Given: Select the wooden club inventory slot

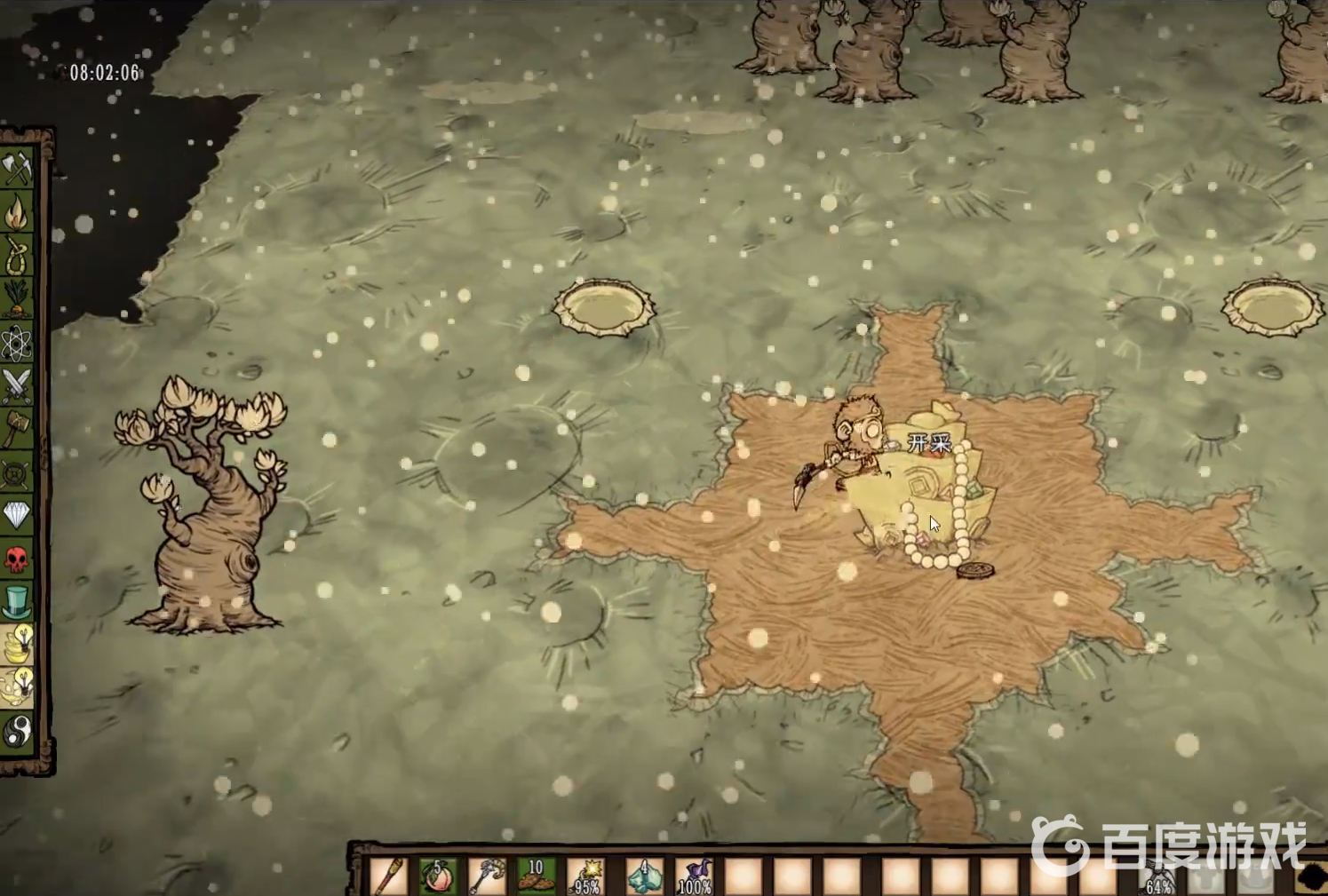Looking at the screenshot, I should (389, 876).
